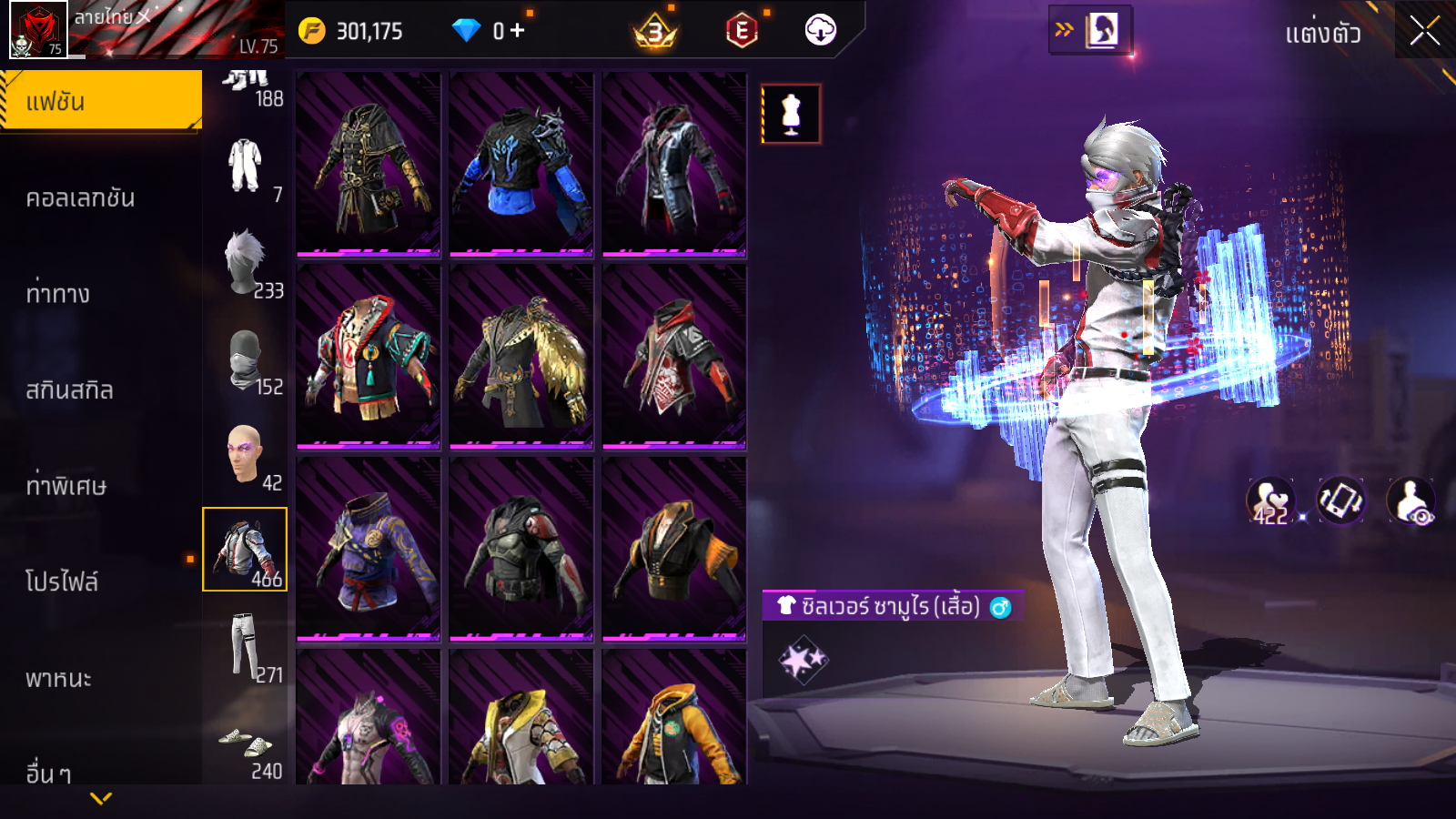Switch to the พาหนะ vehicles tab
The height and width of the screenshot is (819, 1456).
(59, 678)
